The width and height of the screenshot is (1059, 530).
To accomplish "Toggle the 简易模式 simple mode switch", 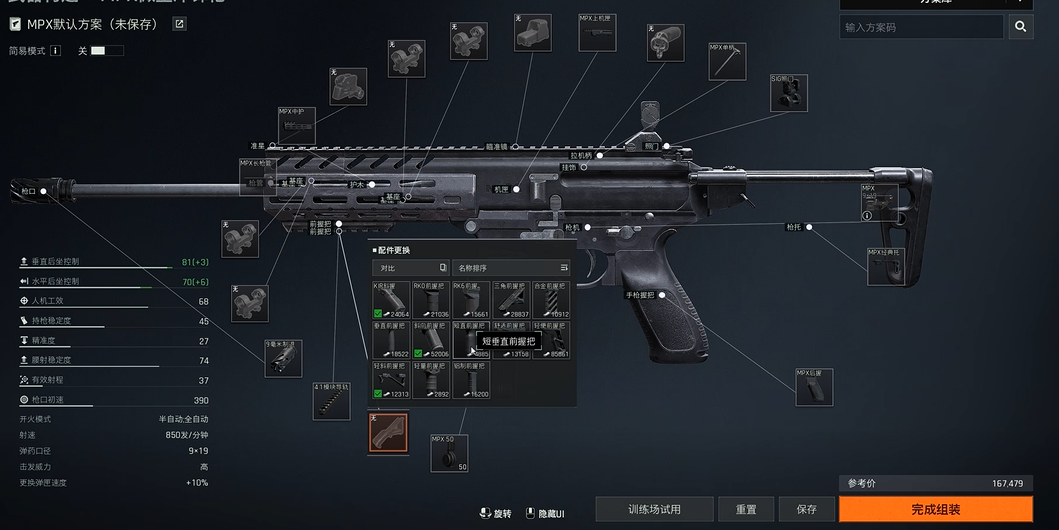I will (106, 50).
